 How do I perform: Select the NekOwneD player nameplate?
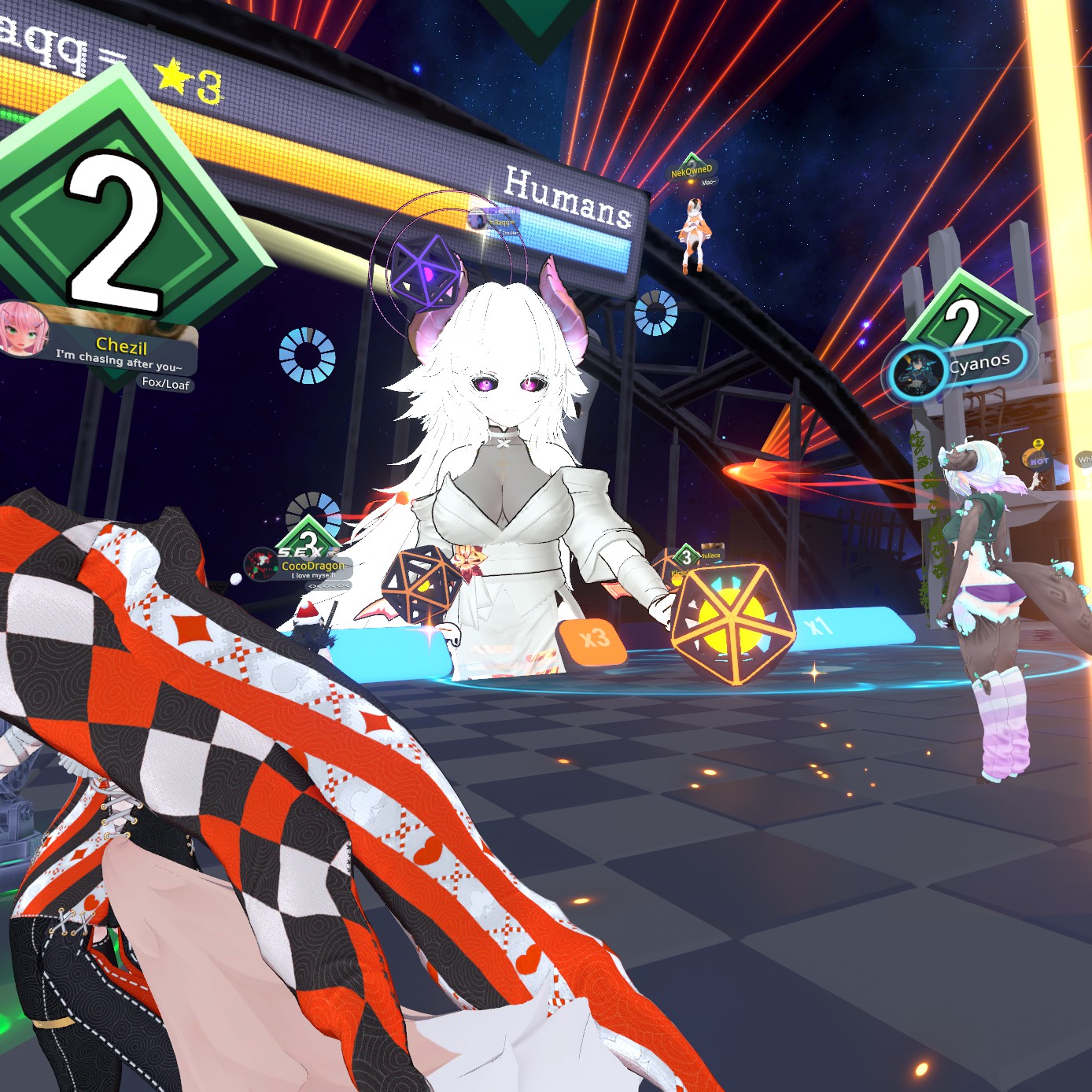click(692, 170)
